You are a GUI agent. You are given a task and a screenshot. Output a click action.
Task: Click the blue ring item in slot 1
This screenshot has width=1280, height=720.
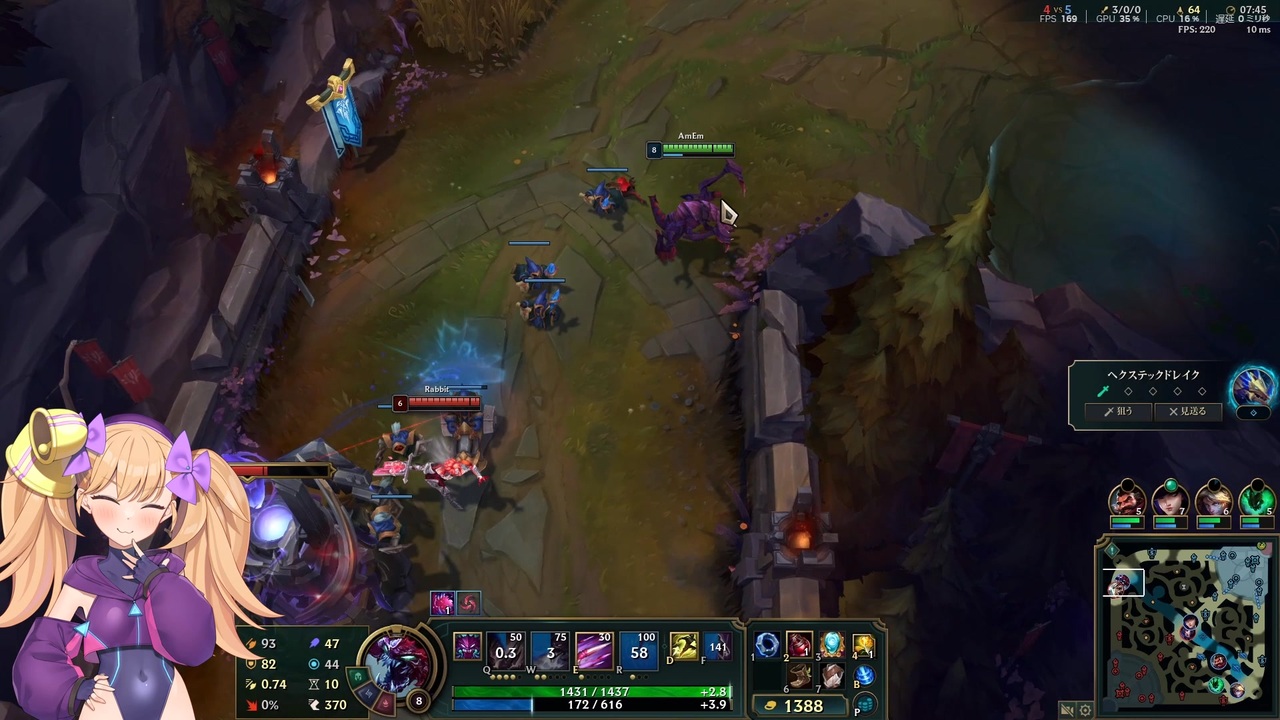coord(766,645)
